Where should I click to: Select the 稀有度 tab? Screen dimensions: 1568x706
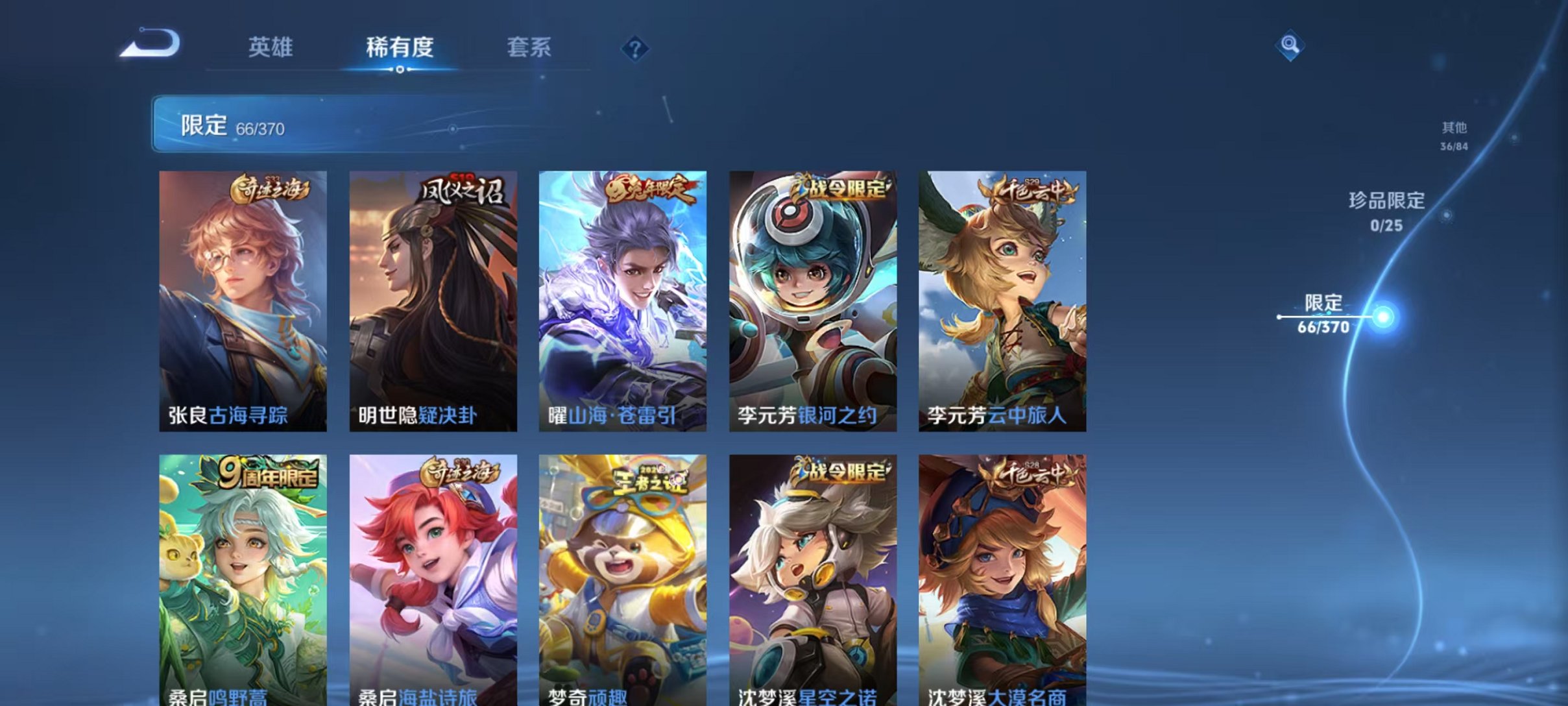point(398,47)
